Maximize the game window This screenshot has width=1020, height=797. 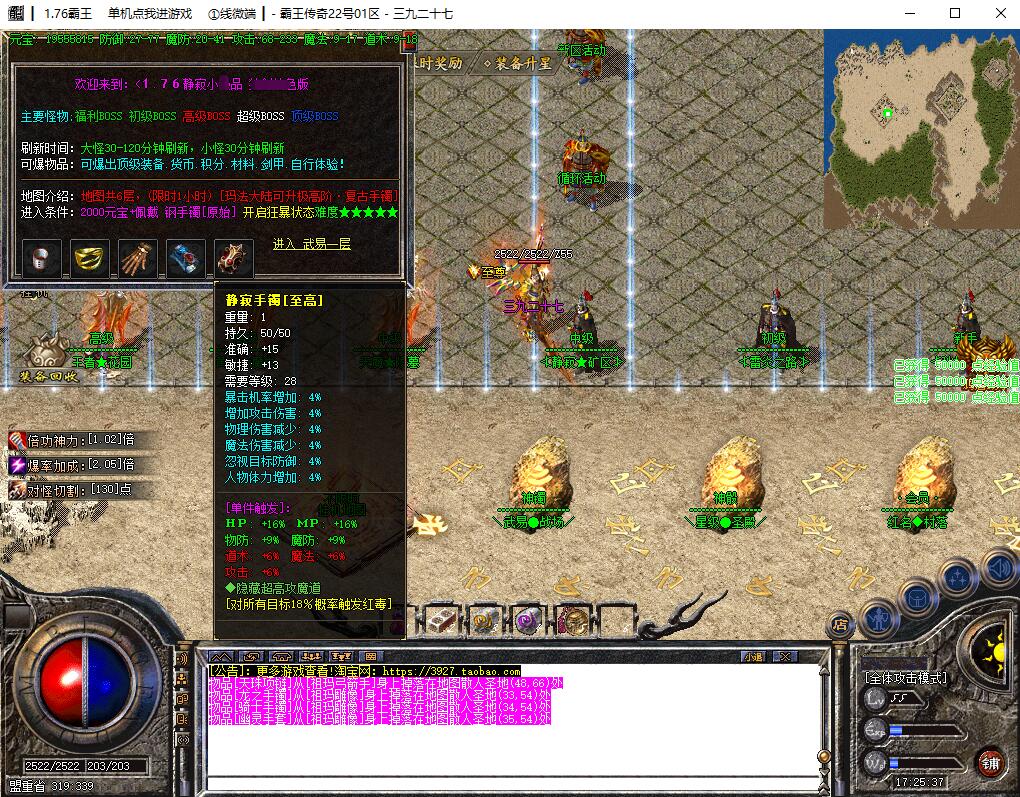[x=954, y=13]
